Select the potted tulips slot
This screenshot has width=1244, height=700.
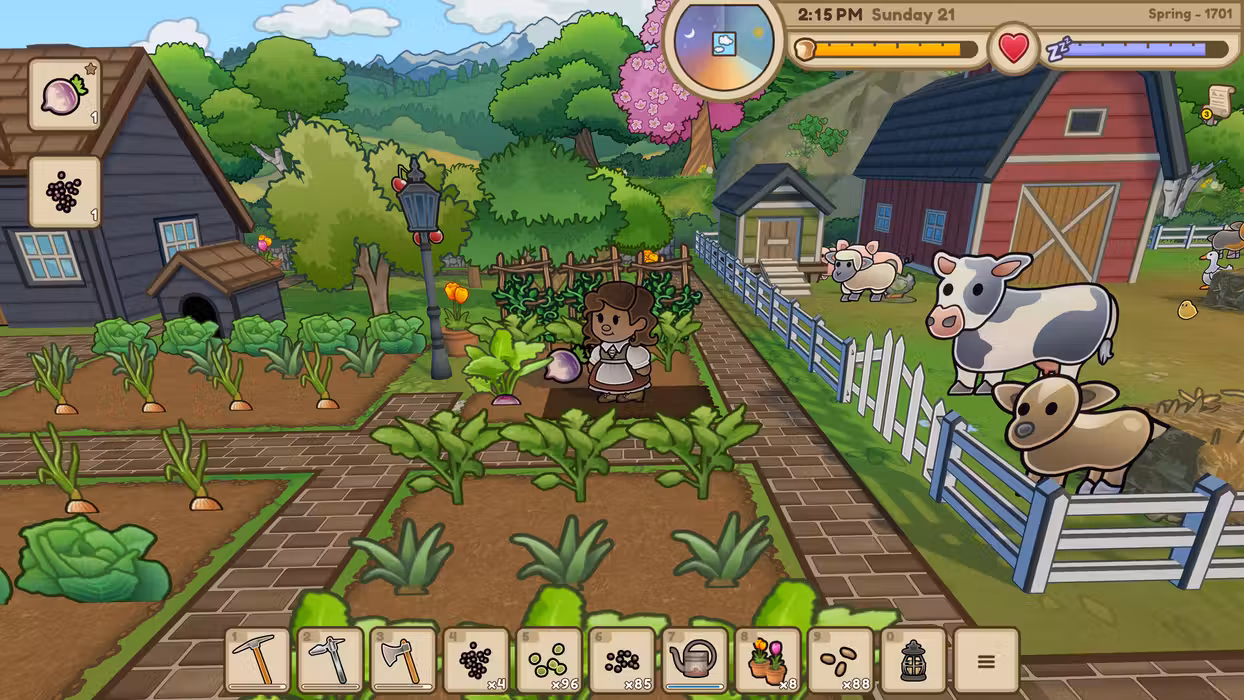pos(768,660)
